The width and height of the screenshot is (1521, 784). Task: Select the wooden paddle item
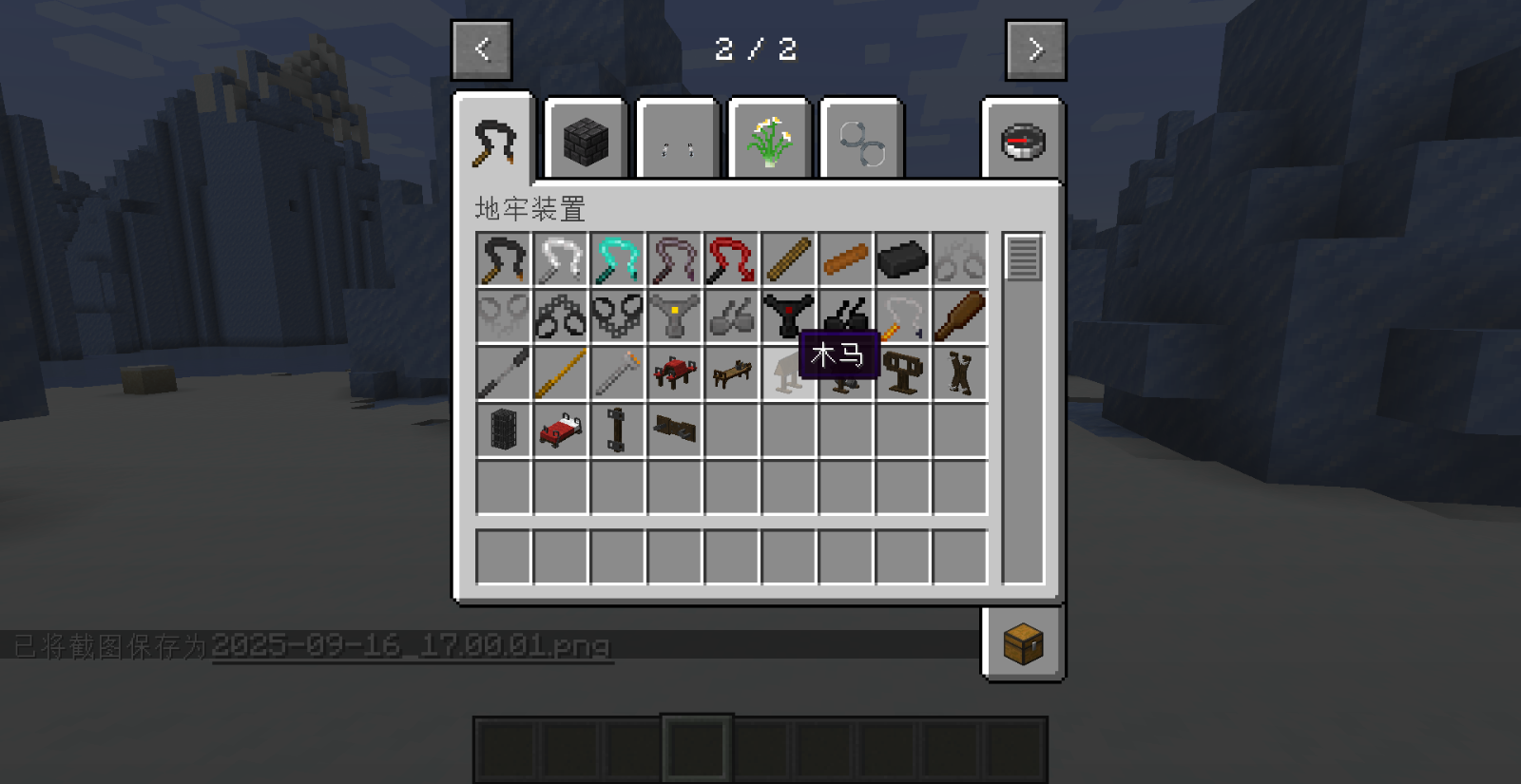tap(959, 316)
